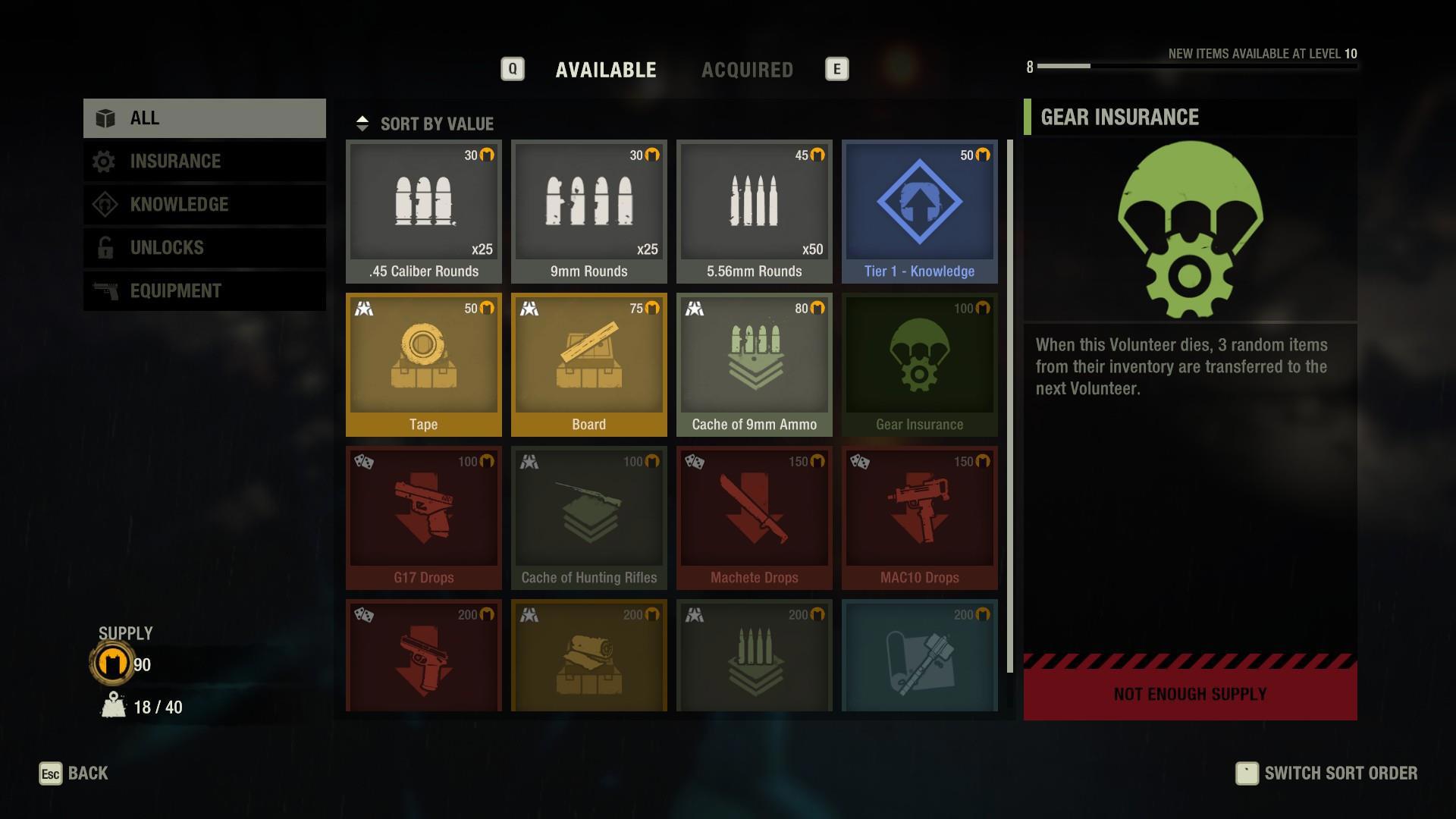This screenshot has width=1456, height=819.
Task: Toggle Sort By Value ordering
Action: click(426, 124)
